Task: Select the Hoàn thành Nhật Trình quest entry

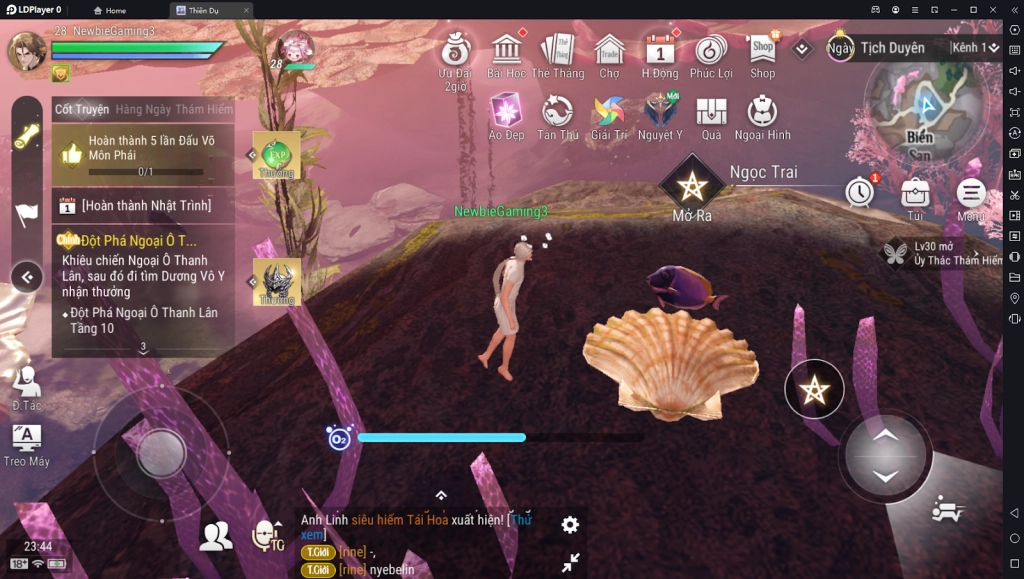Action: [x=145, y=205]
